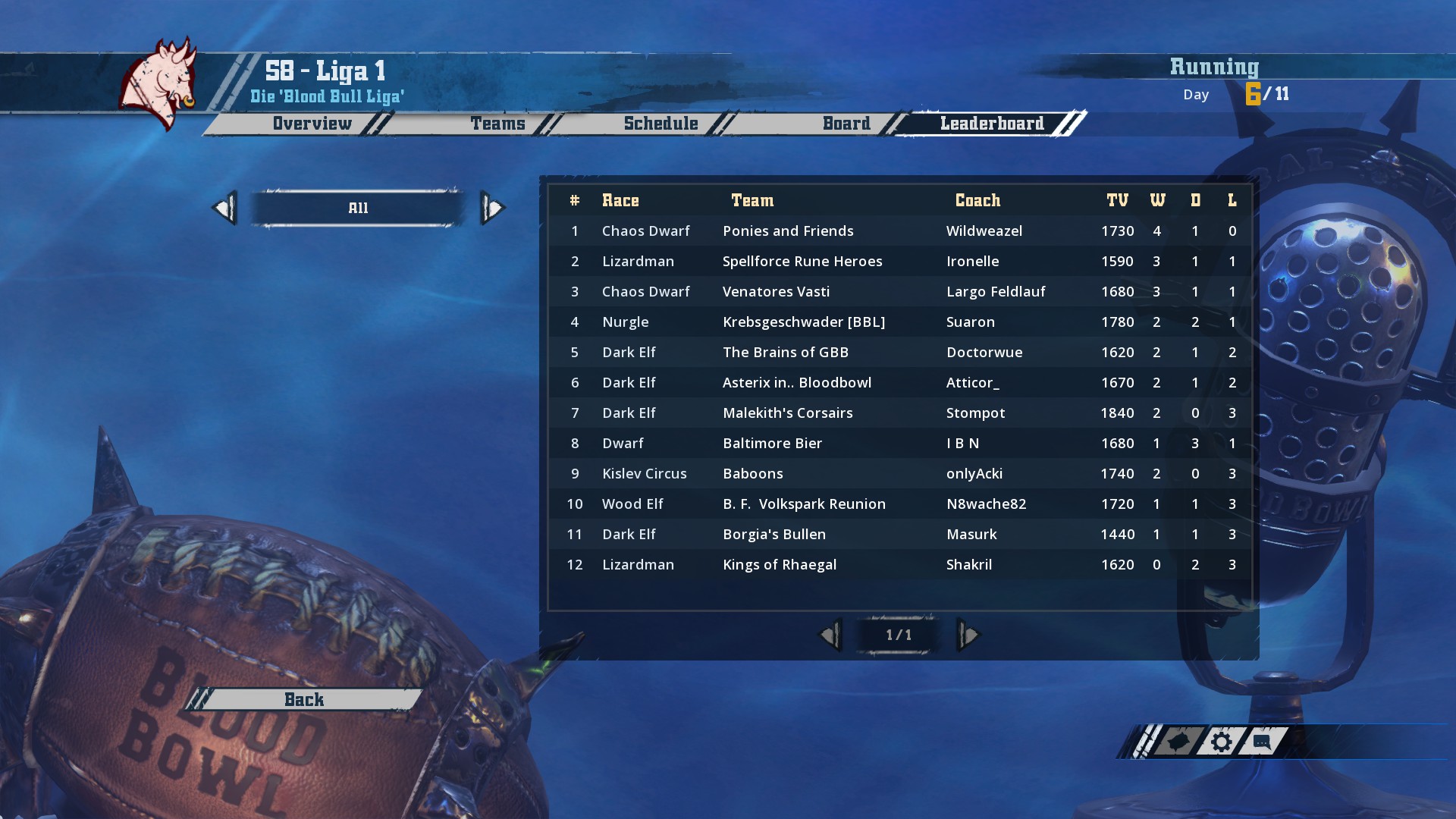Choose the Kings of Rhaegal row
The image size is (1456, 819).
[x=779, y=564]
